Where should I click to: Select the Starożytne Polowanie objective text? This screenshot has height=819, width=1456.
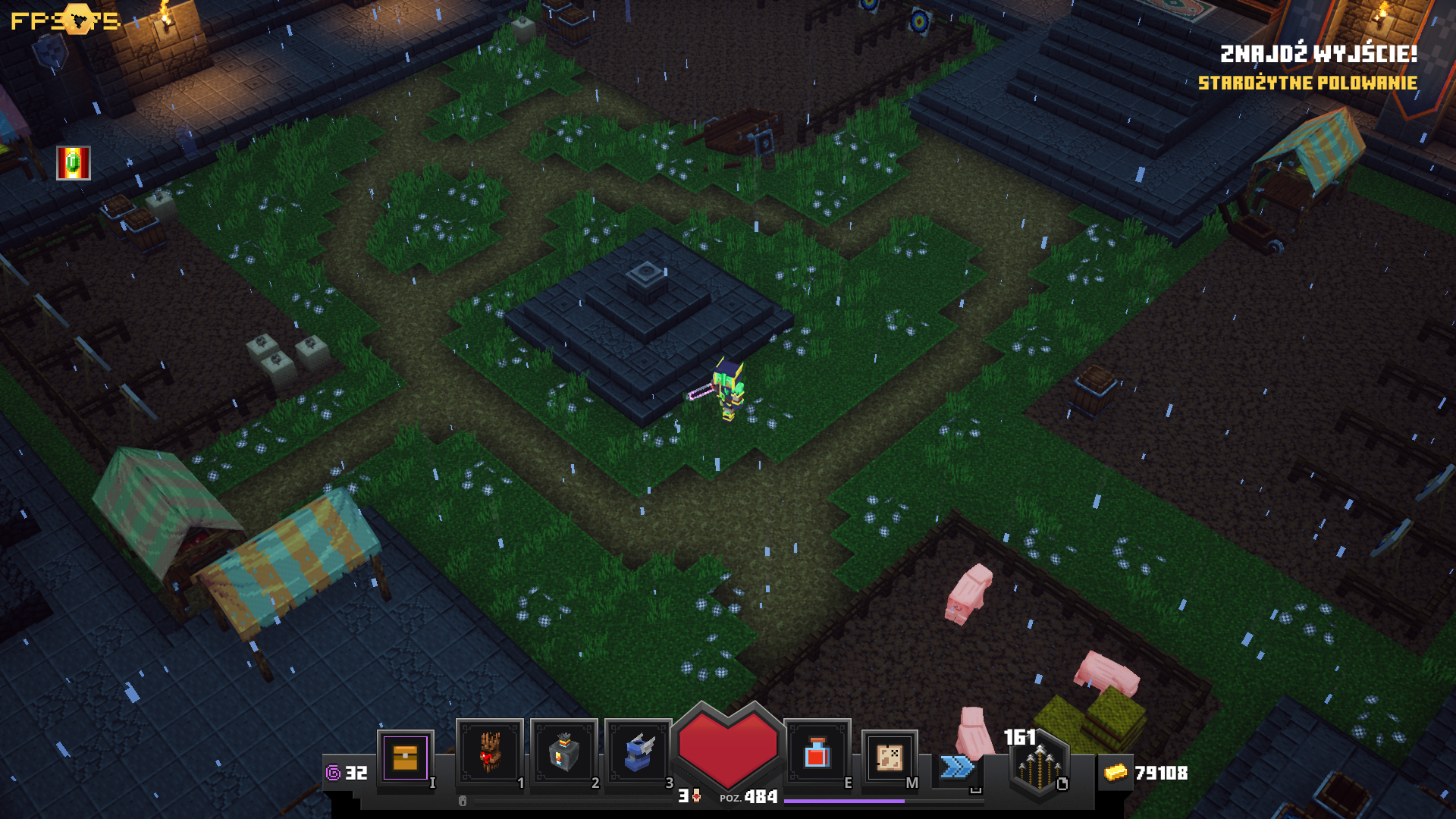pos(1307,83)
